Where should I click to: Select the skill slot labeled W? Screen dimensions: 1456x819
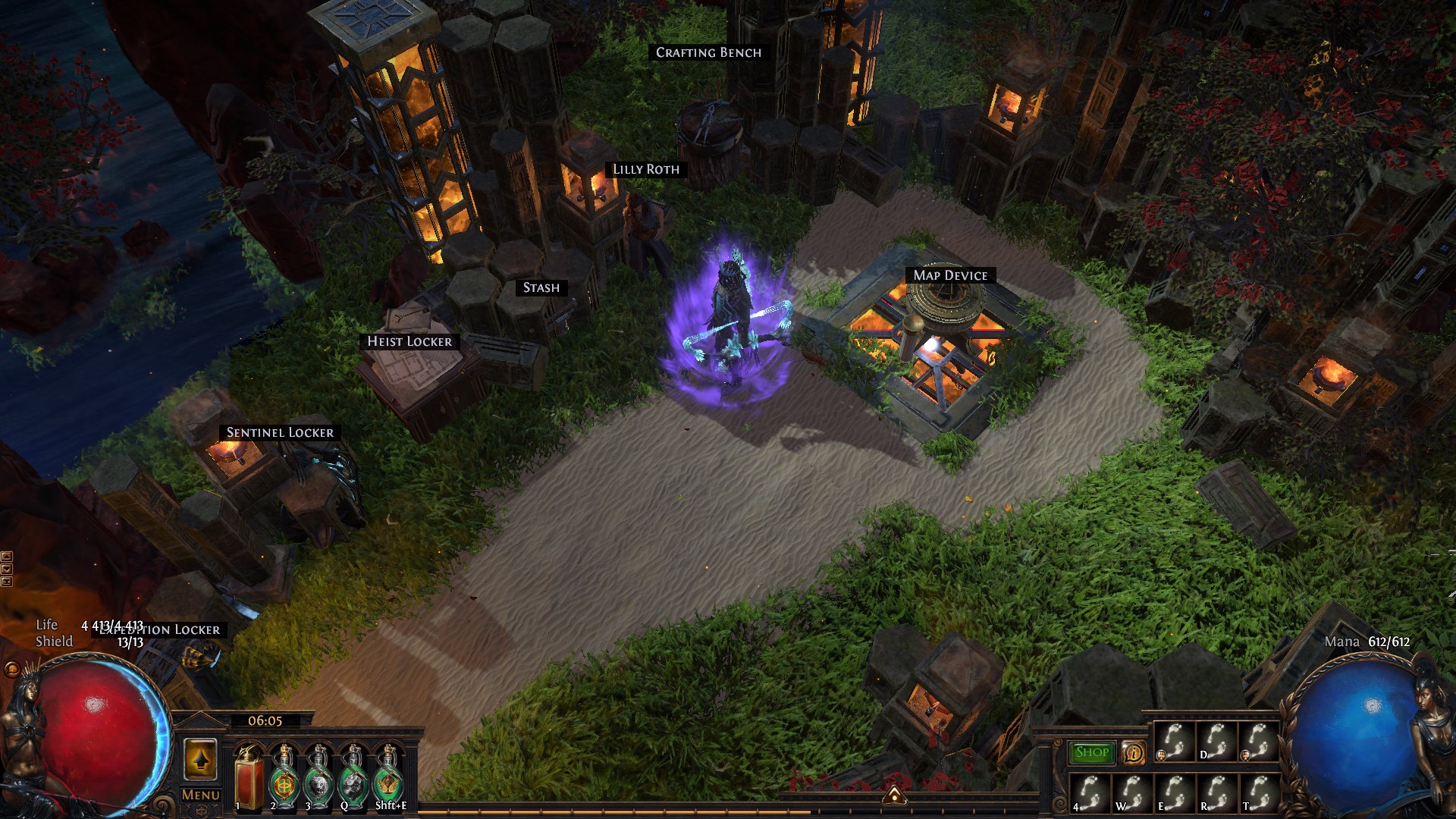pos(1131,792)
